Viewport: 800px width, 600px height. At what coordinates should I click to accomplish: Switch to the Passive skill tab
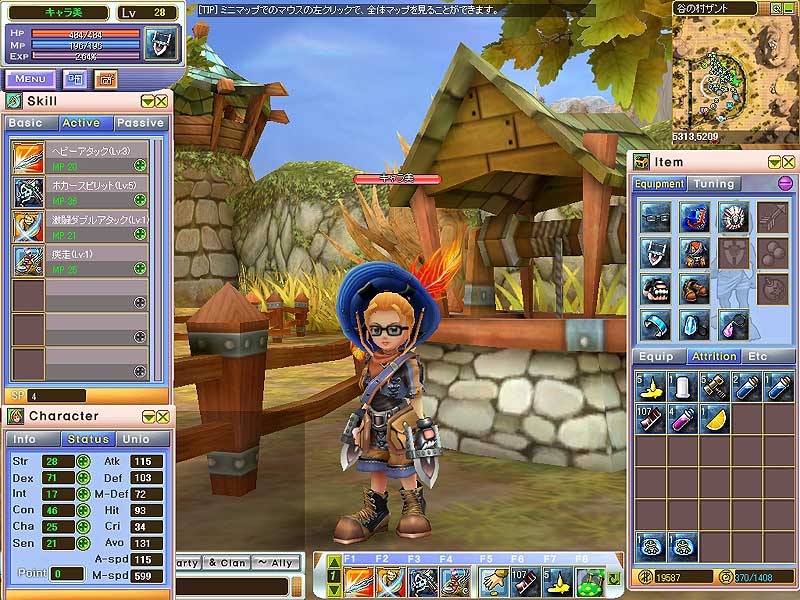[x=140, y=123]
